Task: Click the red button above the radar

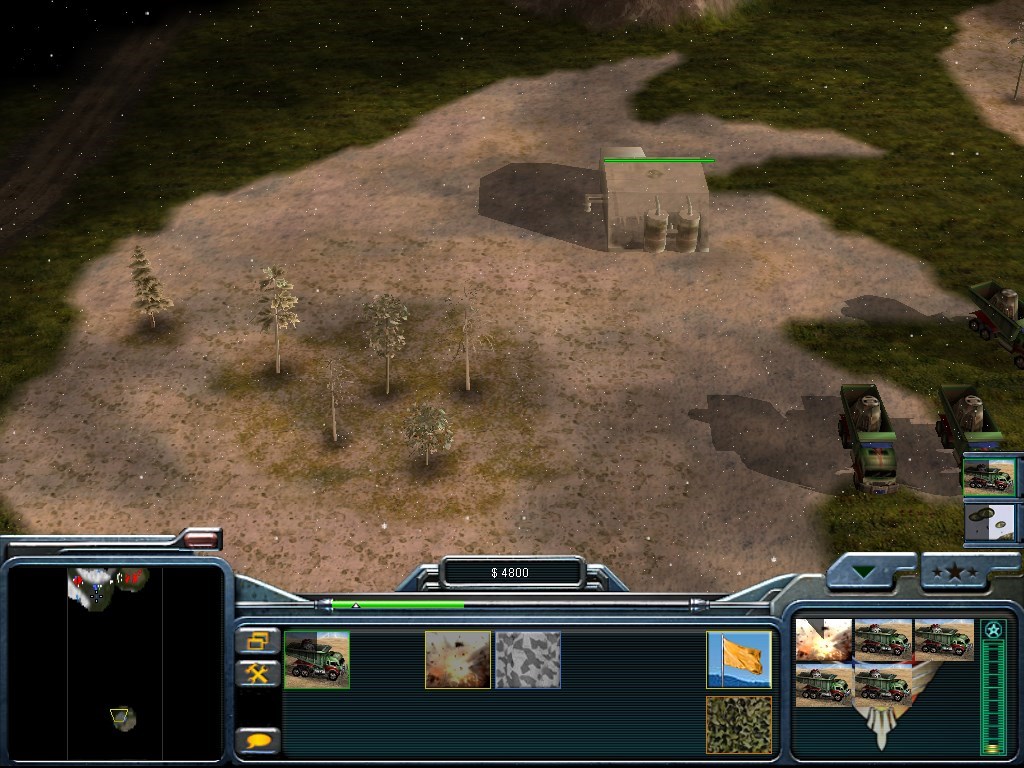Action: pyautogui.click(x=201, y=540)
